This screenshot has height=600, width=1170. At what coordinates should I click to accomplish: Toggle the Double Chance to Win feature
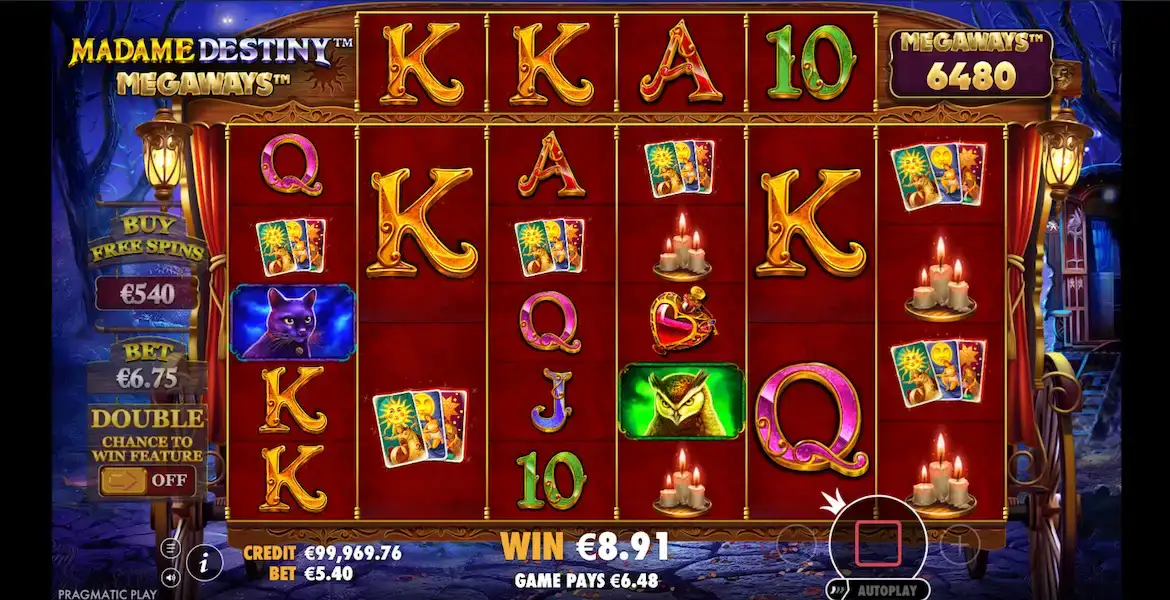pyautogui.click(x=147, y=480)
